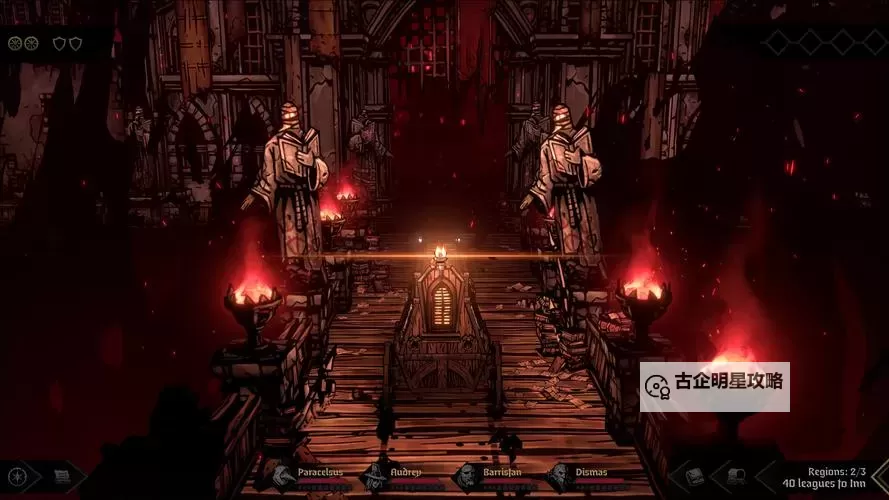
Task: Pick Dismas's hero portrait
Action: pos(559,477)
